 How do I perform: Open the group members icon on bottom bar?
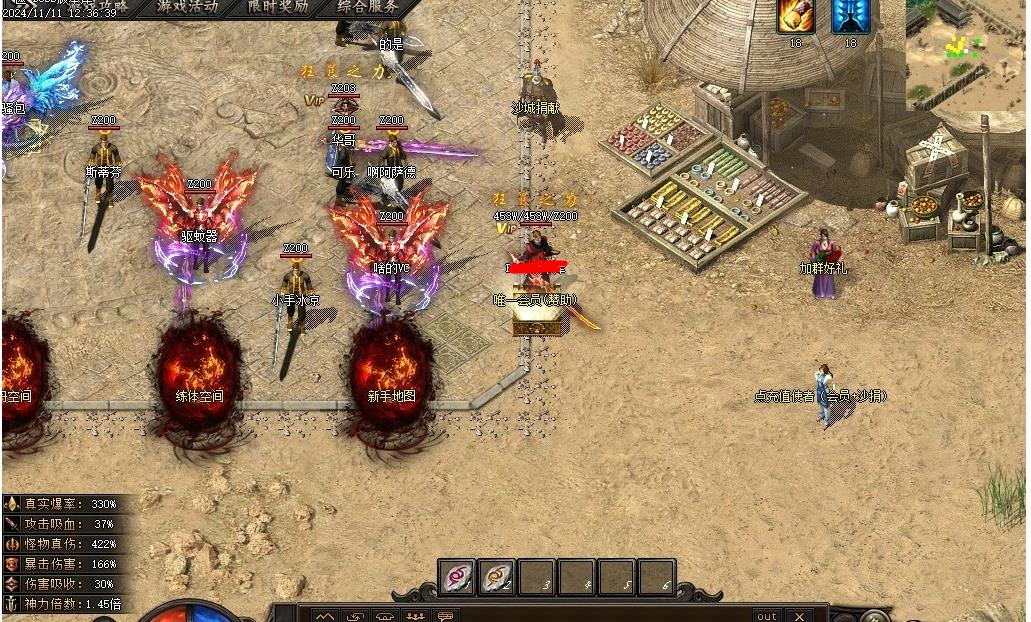(x=415, y=616)
